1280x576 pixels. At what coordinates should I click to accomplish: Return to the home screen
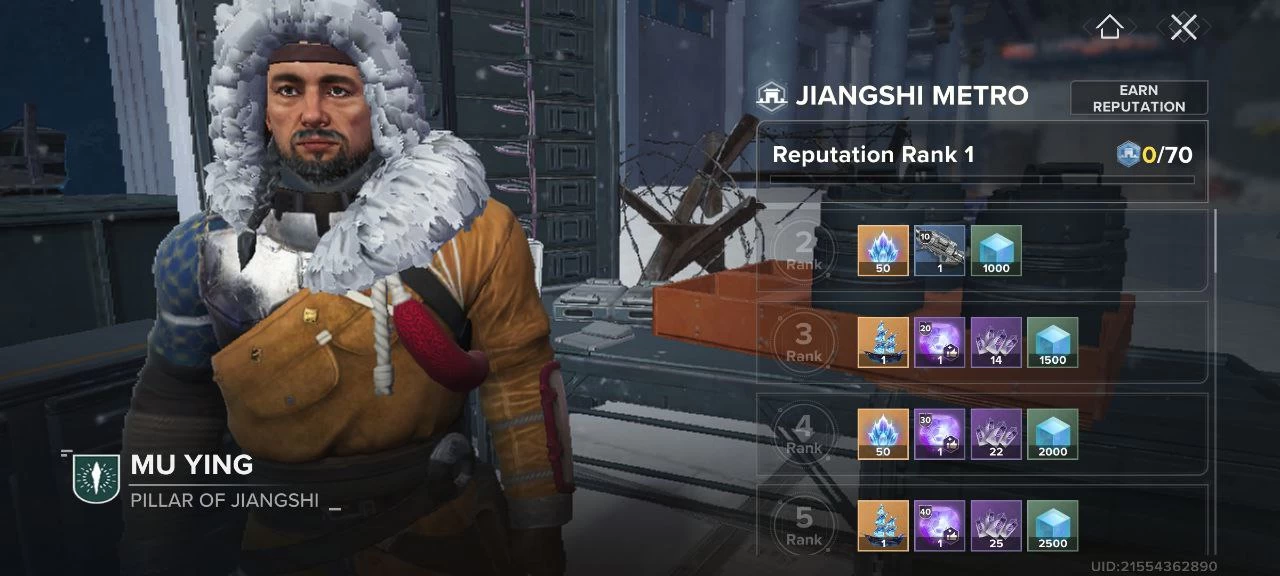click(x=1109, y=27)
